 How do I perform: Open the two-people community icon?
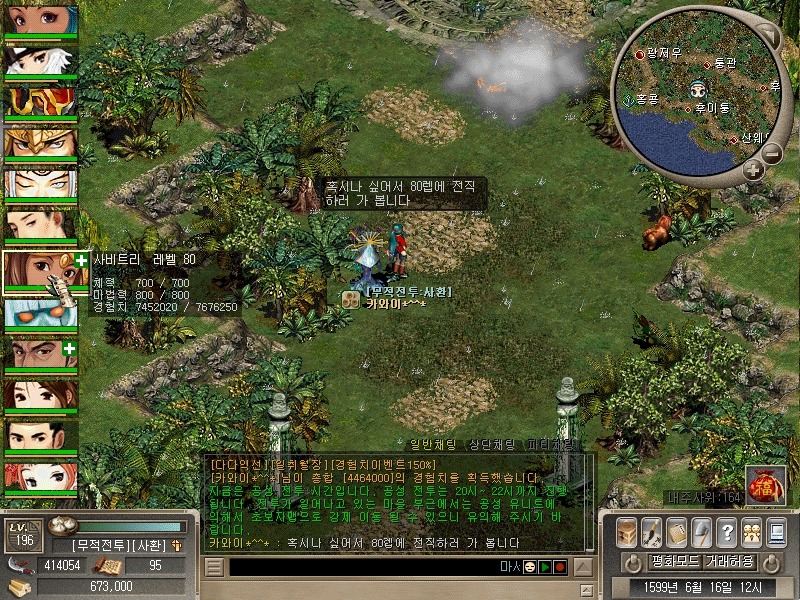tap(750, 531)
